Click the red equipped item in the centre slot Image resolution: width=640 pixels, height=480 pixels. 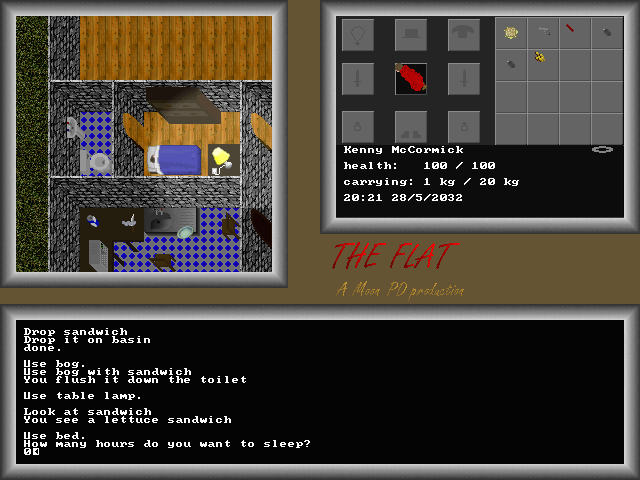click(x=411, y=79)
